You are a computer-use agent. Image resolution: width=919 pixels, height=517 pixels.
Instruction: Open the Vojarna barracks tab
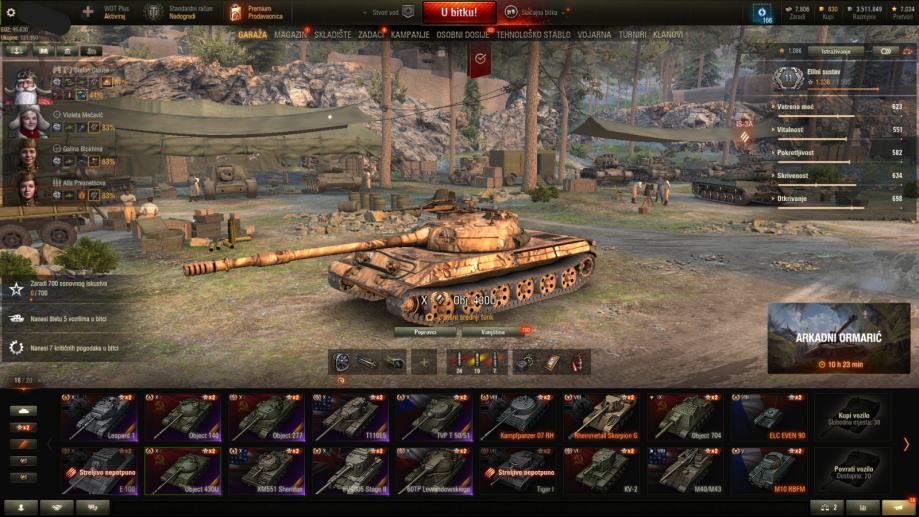point(594,34)
